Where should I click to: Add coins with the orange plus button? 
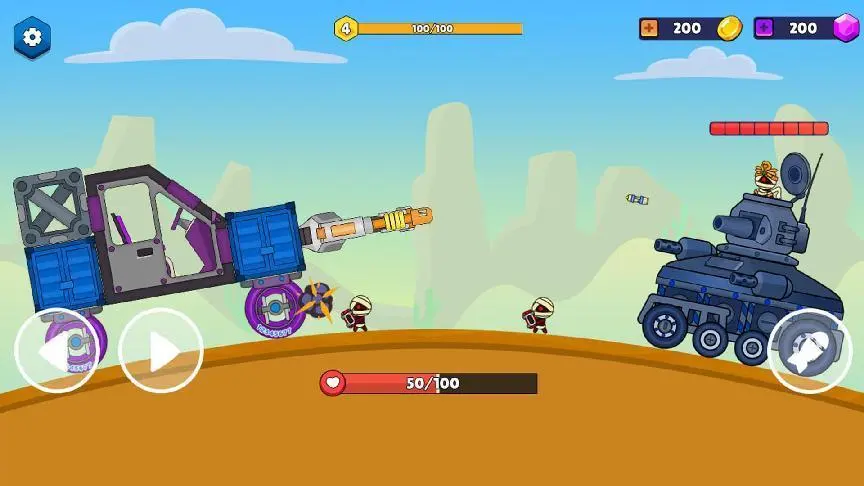650,28
